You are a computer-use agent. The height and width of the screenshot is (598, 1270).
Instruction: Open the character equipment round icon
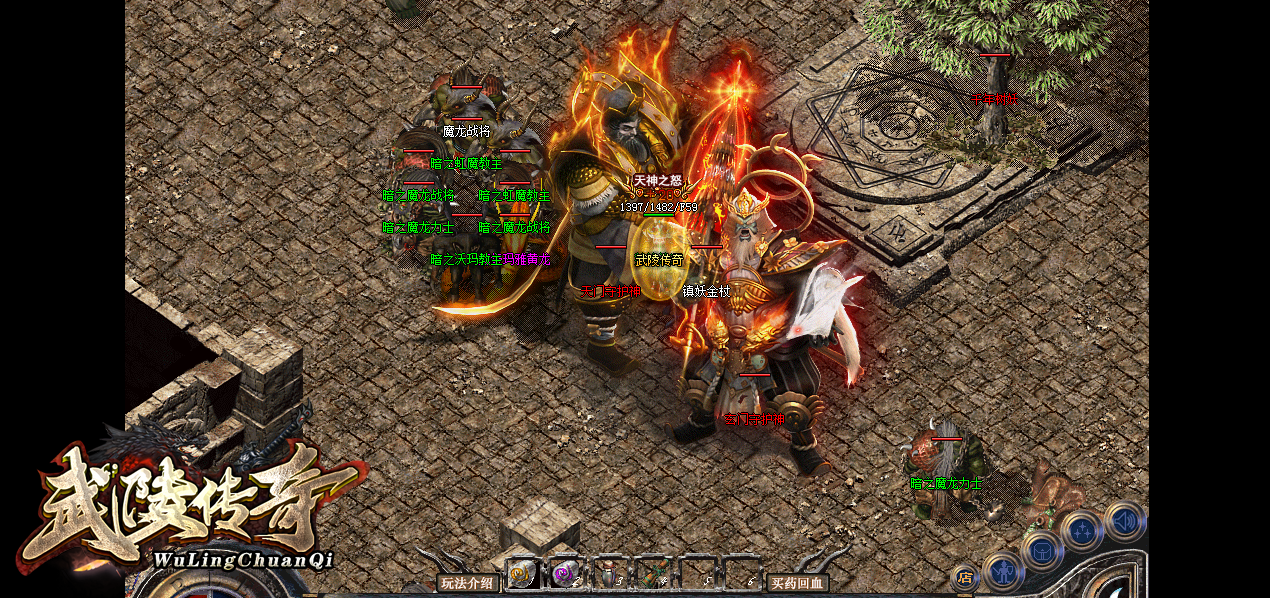pos(1003,572)
